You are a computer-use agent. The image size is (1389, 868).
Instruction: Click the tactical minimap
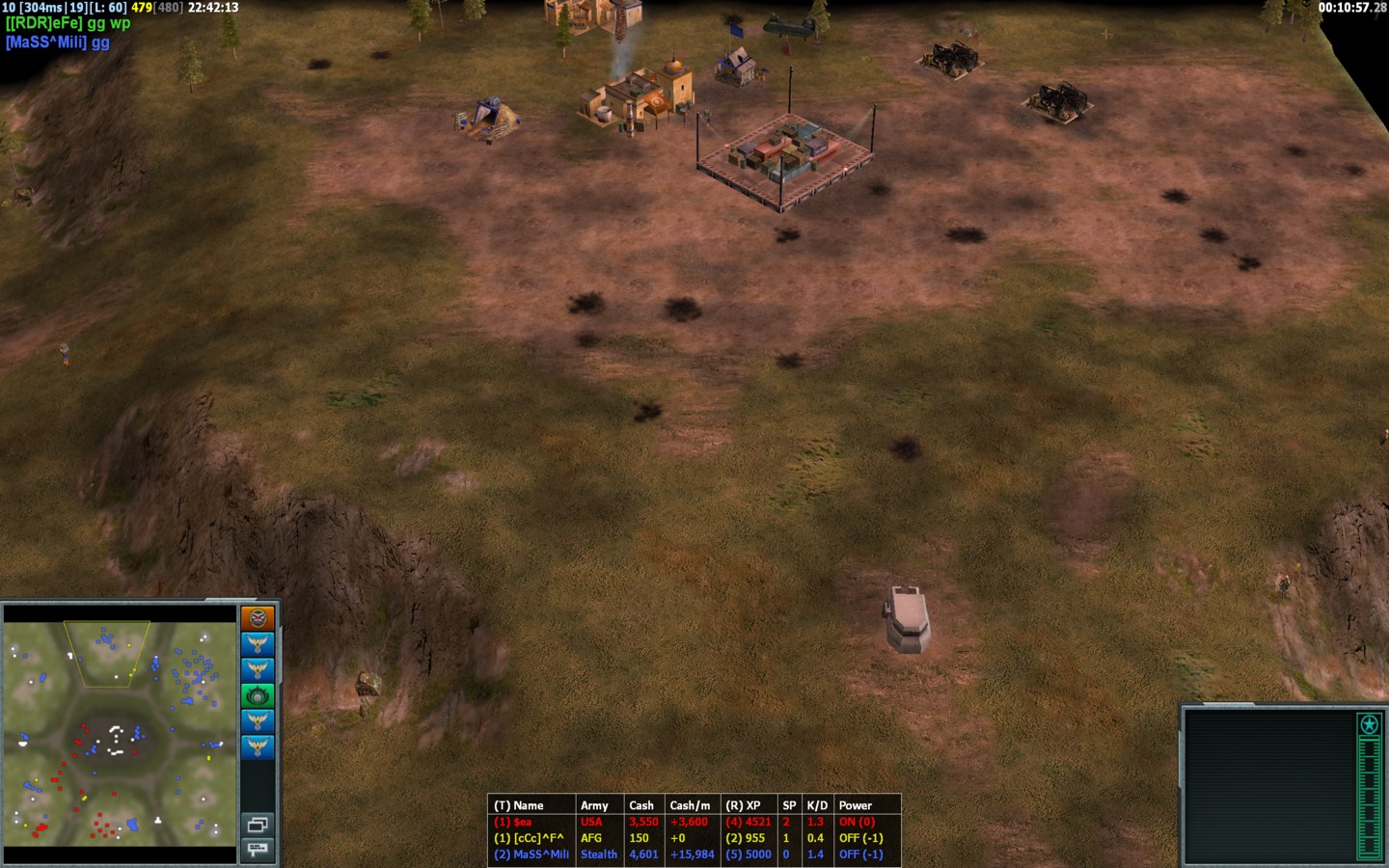pos(120,733)
